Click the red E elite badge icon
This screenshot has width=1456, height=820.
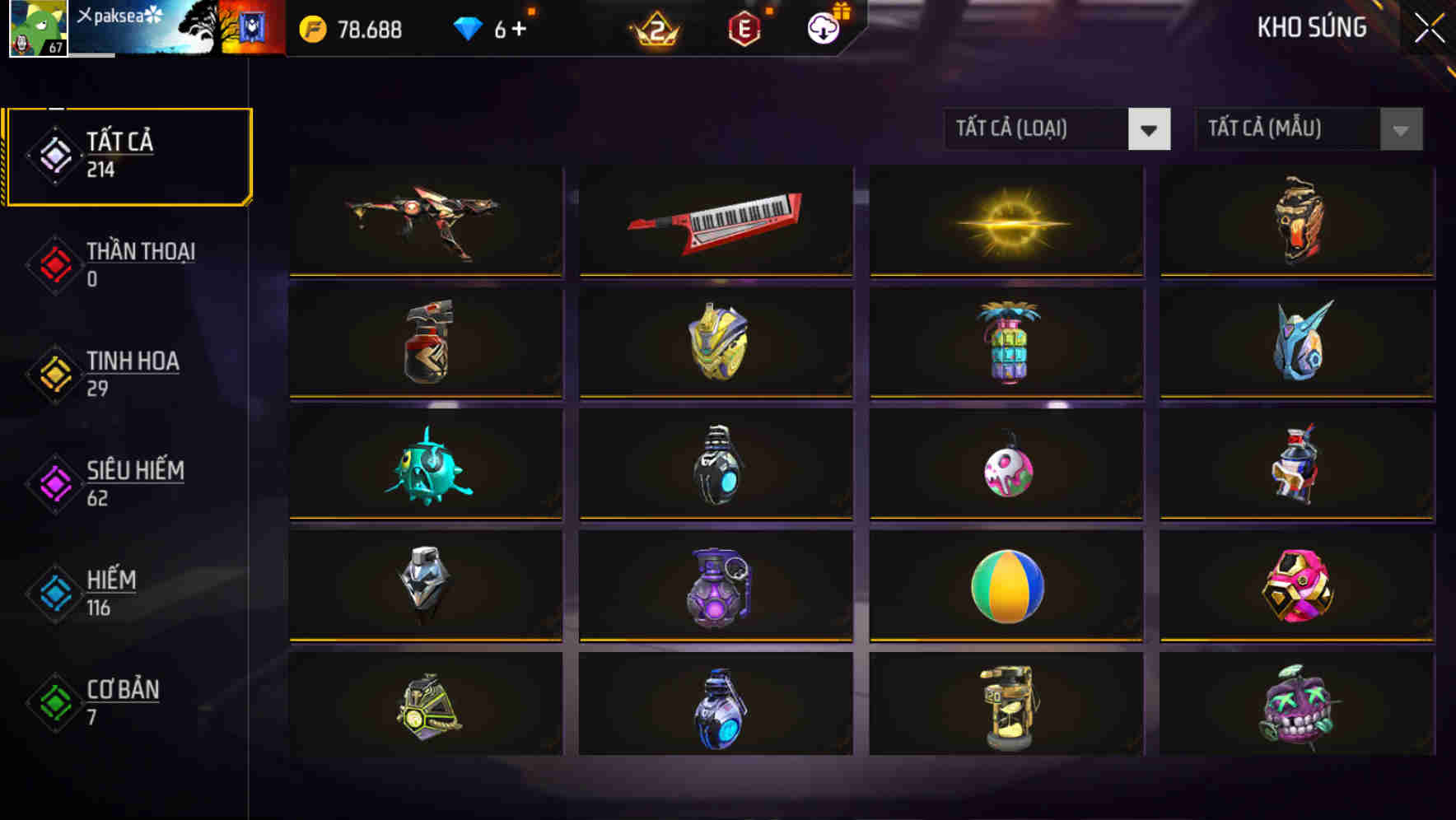click(x=745, y=28)
